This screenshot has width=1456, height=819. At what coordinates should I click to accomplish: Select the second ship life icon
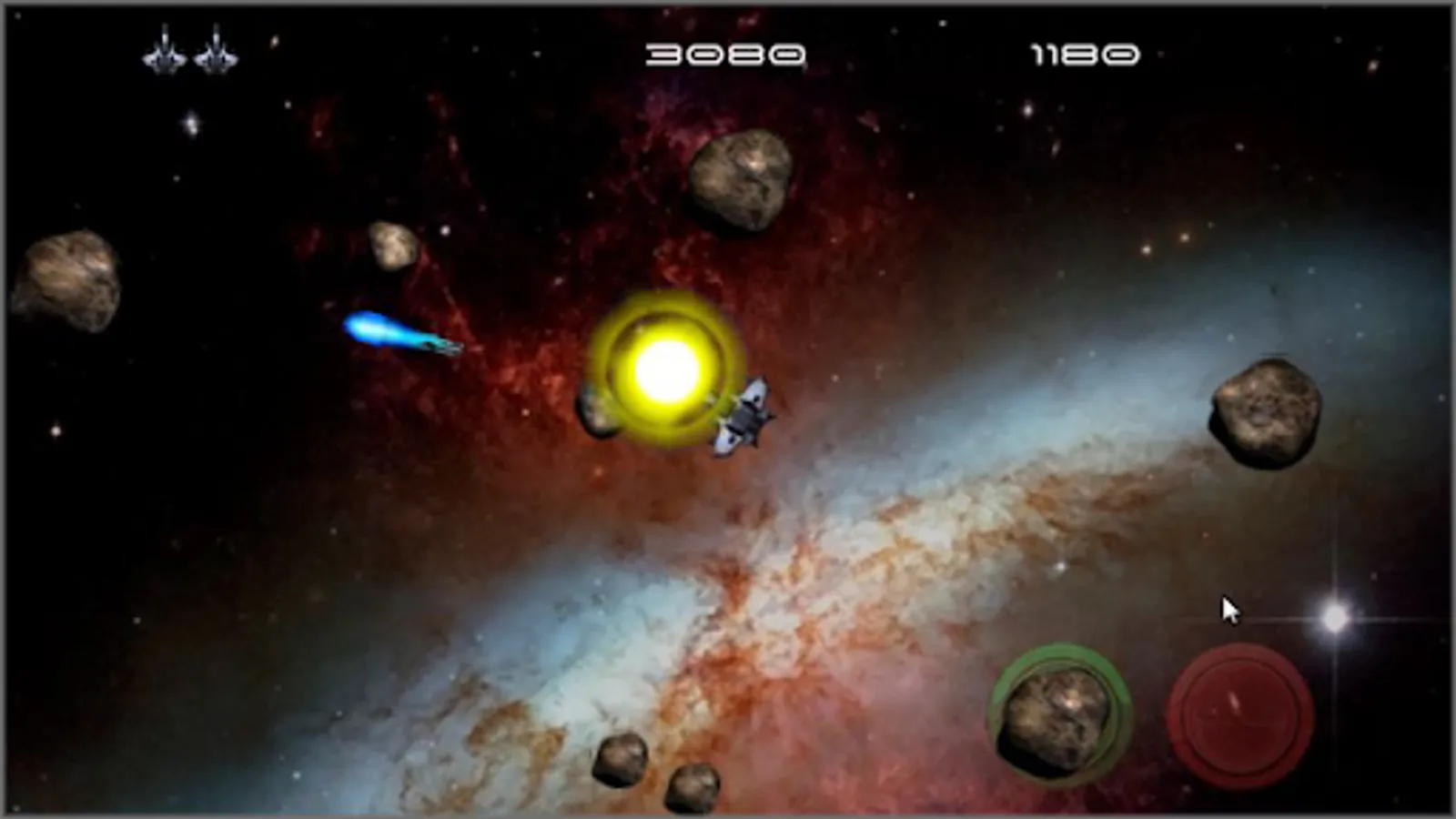216,53
